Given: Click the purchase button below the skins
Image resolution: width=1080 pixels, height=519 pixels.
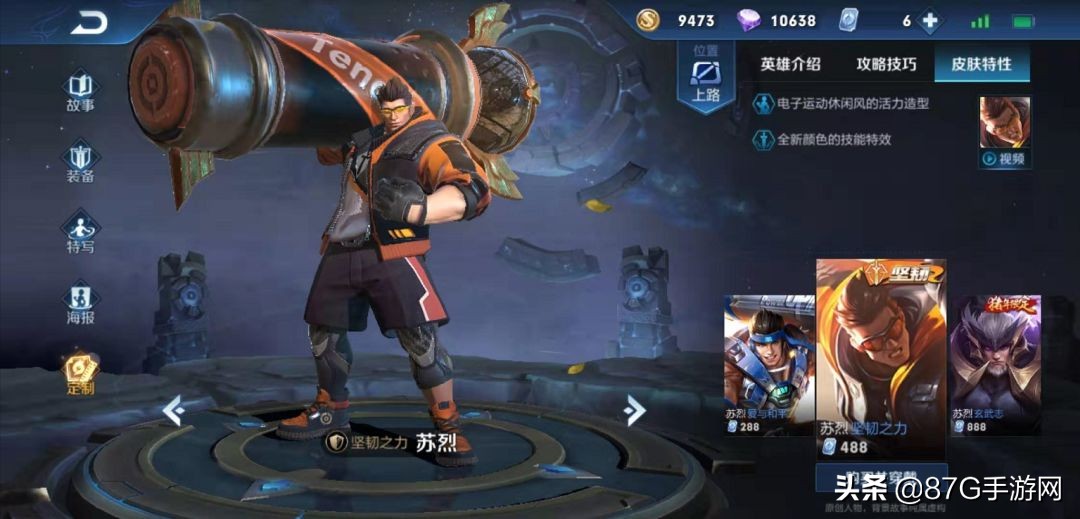Looking at the screenshot, I should click(881, 479).
